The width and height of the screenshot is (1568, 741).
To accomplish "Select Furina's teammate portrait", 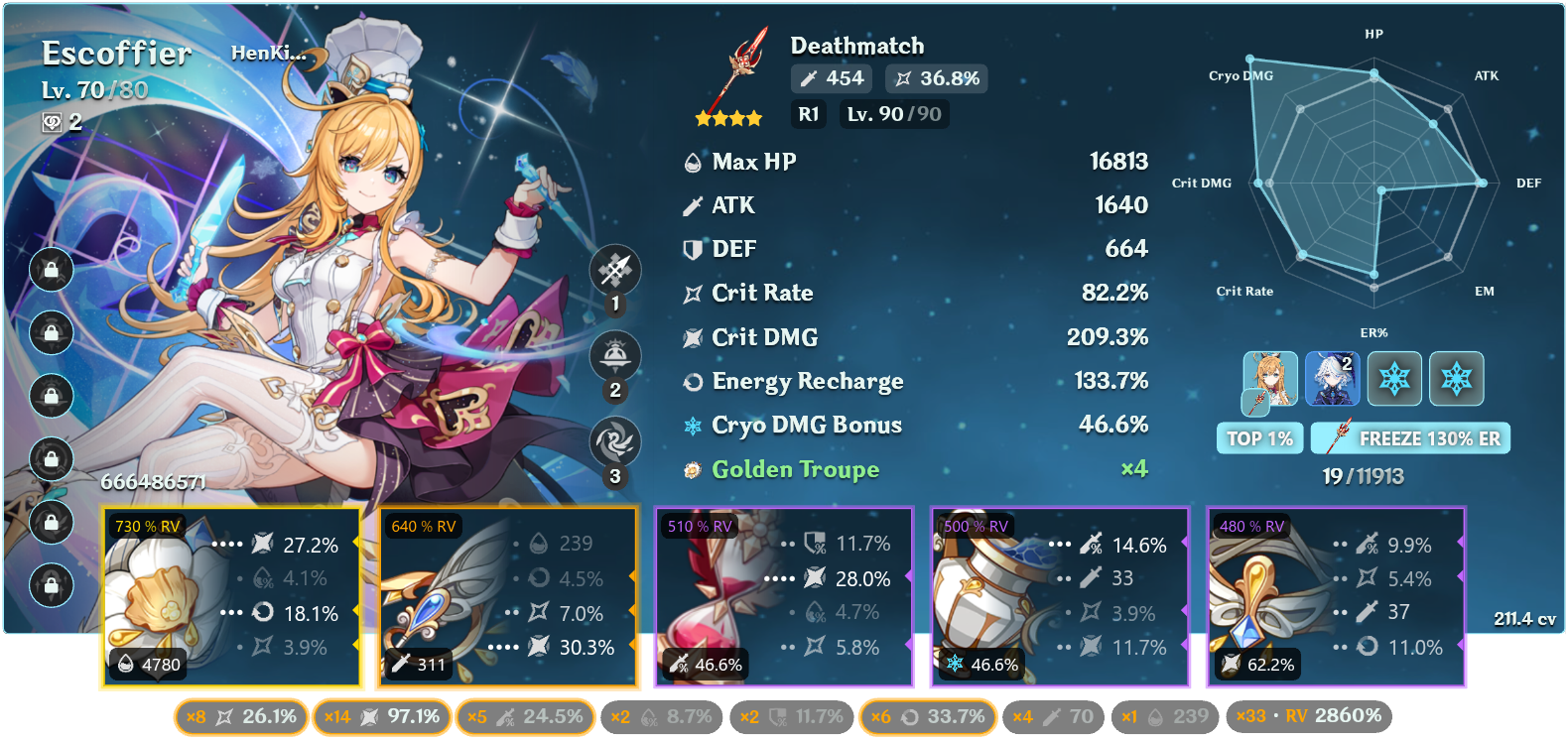I will (x=1332, y=379).
